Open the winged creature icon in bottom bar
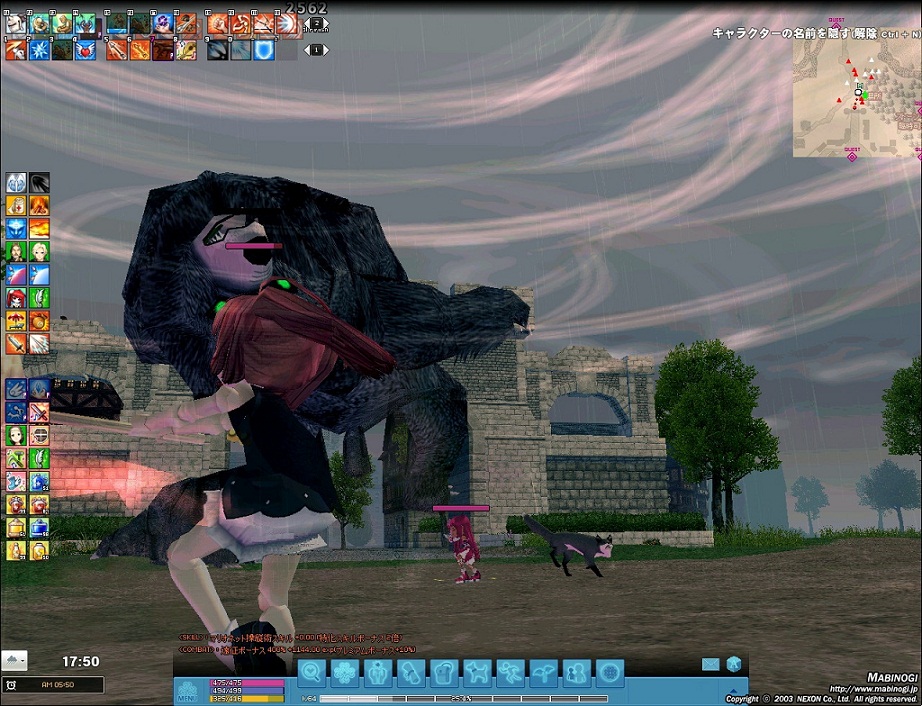This screenshot has width=922, height=706. 543,673
